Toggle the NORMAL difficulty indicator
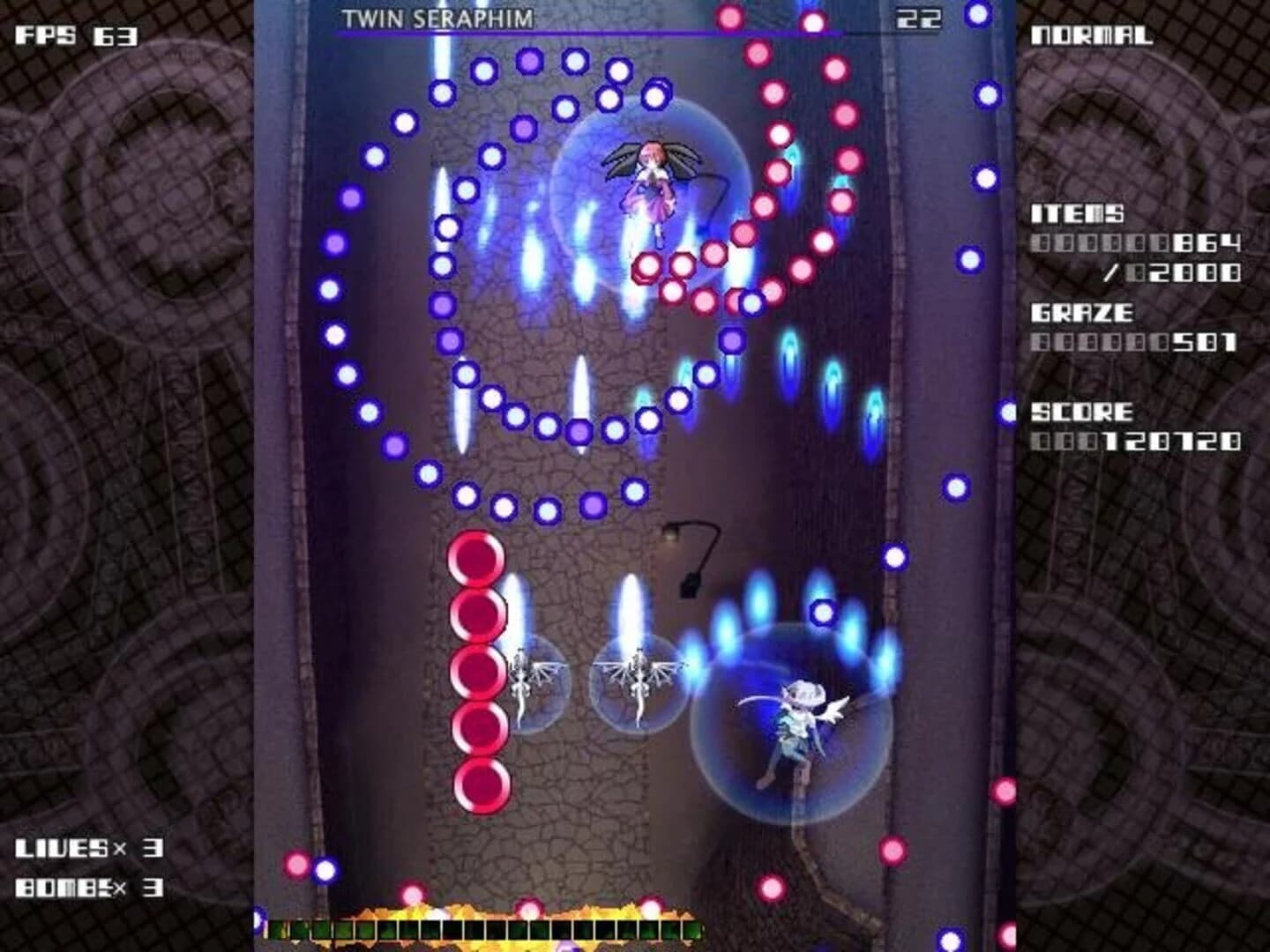This screenshot has height=952, width=1270. (x=1094, y=35)
